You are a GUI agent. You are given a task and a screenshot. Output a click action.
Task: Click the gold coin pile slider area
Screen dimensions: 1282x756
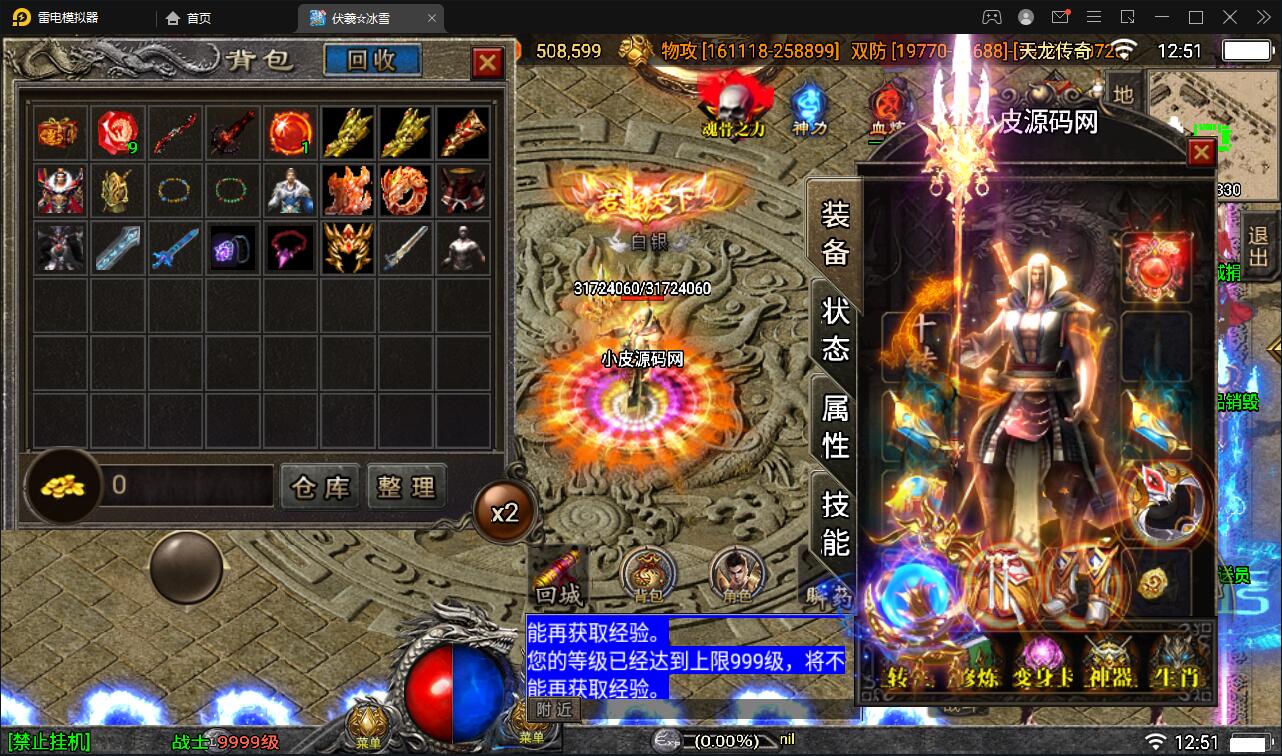coord(62,487)
